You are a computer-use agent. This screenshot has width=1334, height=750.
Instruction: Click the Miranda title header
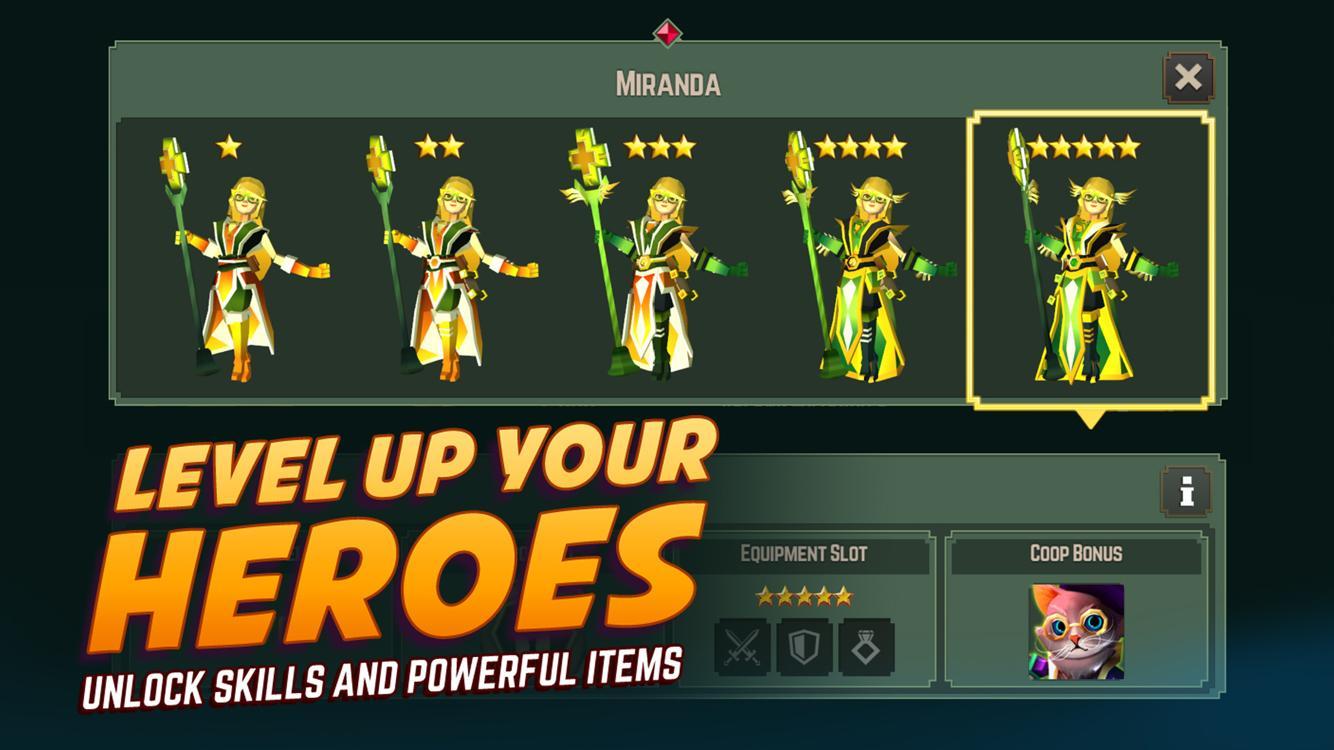click(666, 83)
